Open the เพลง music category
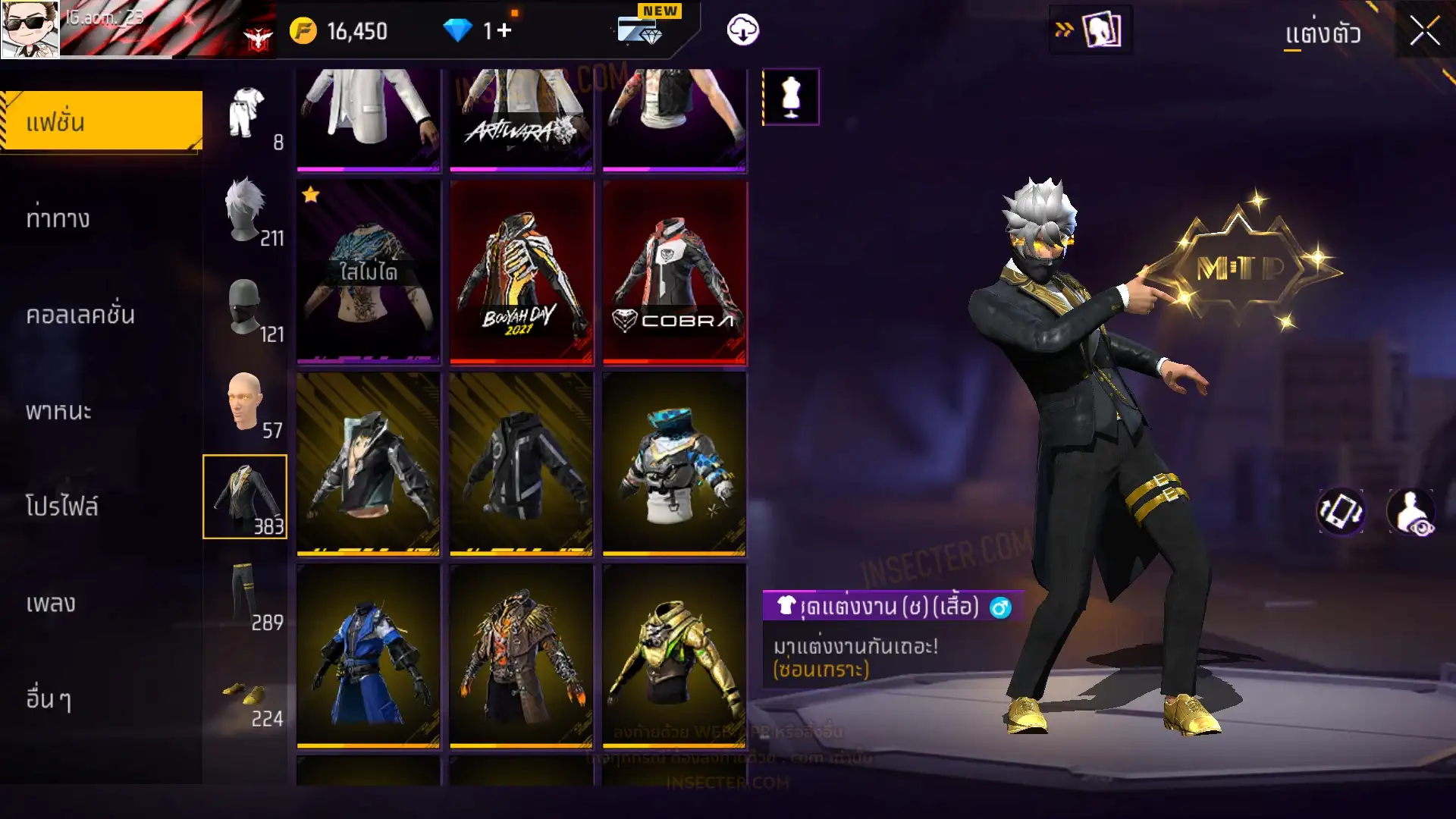The height and width of the screenshot is (819, 1456). [x=51, y=604]
